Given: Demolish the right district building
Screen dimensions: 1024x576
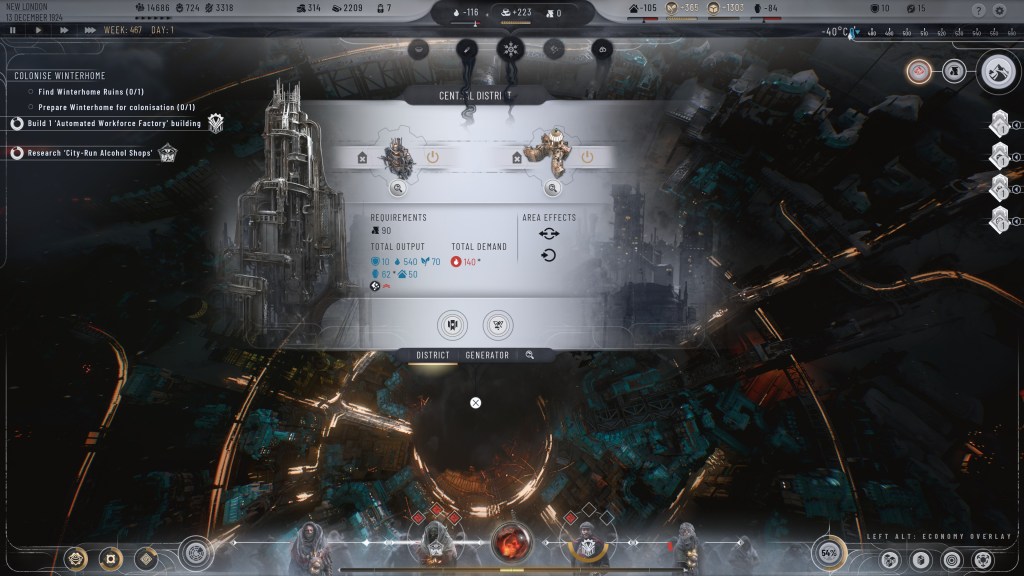Looking at the screenshot, I should 516,157.
